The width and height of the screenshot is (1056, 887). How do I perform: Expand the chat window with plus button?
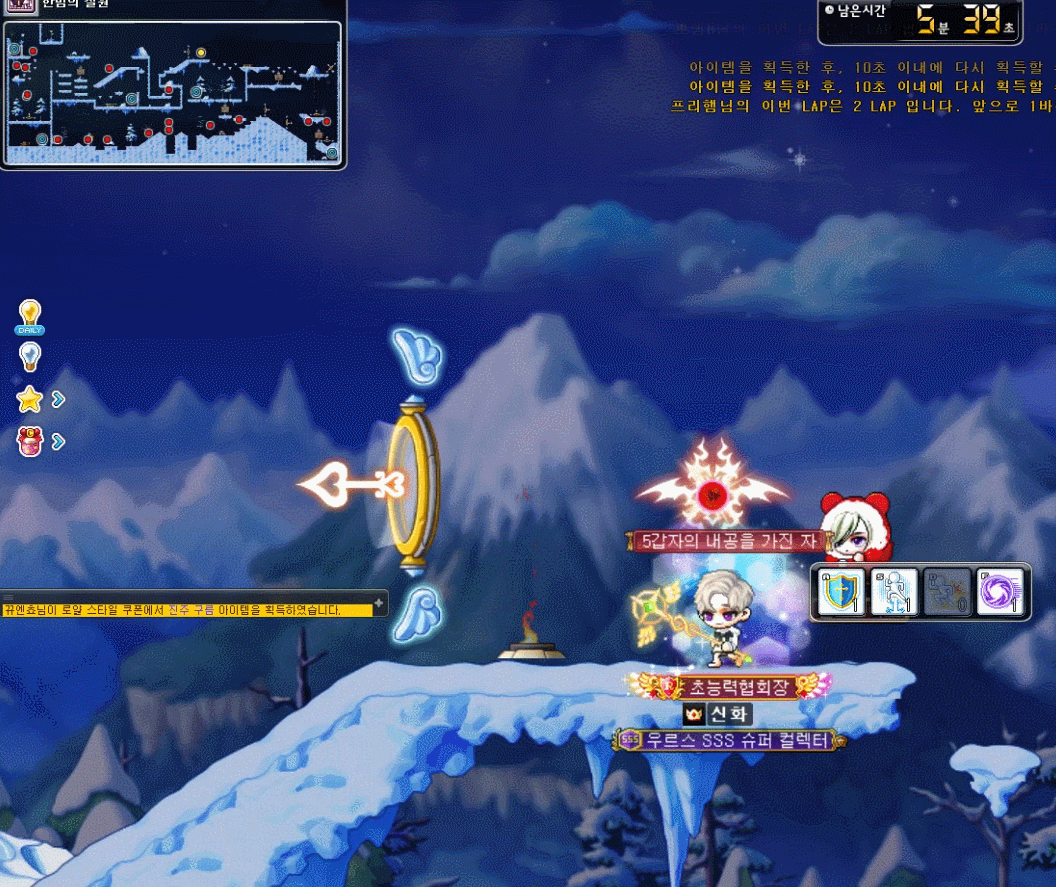coord(379,602)
